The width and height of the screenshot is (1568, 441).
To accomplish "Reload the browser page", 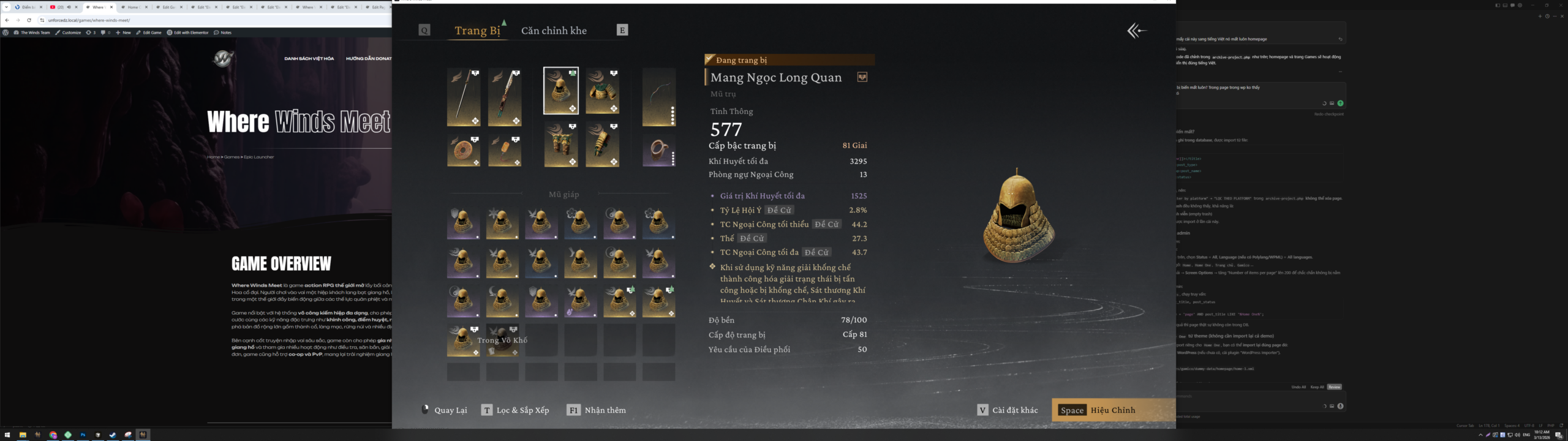I will click(x=29, y=20).
